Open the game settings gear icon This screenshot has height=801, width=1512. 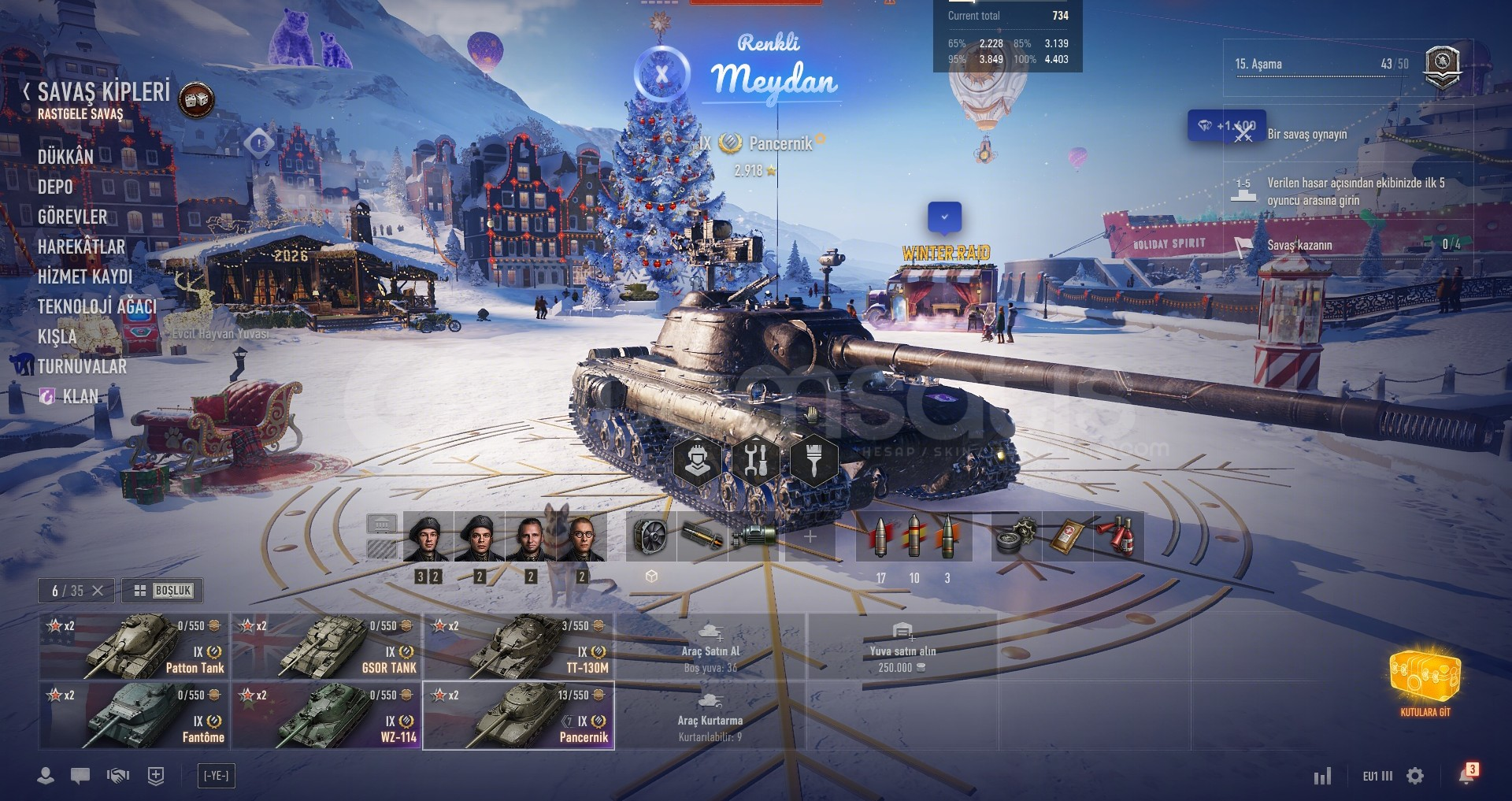[1415, 776]
